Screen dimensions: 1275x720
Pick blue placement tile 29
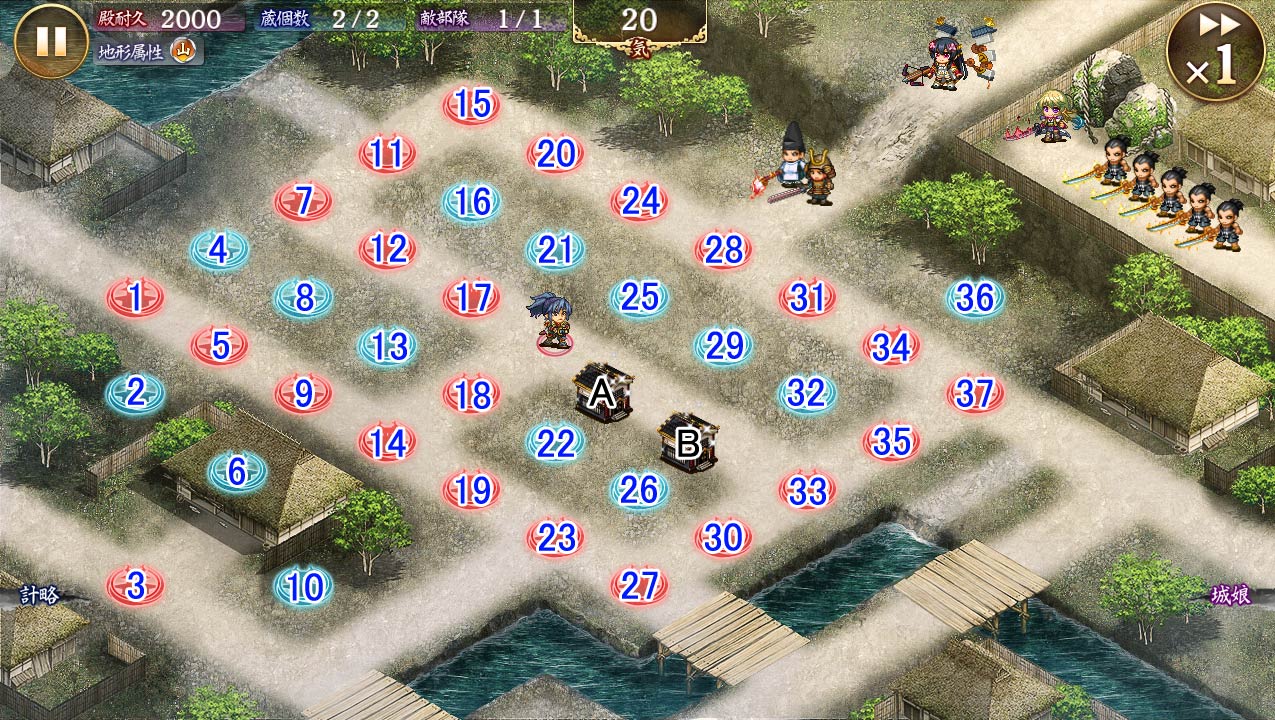pyautogui.click(x=723, y=346)
